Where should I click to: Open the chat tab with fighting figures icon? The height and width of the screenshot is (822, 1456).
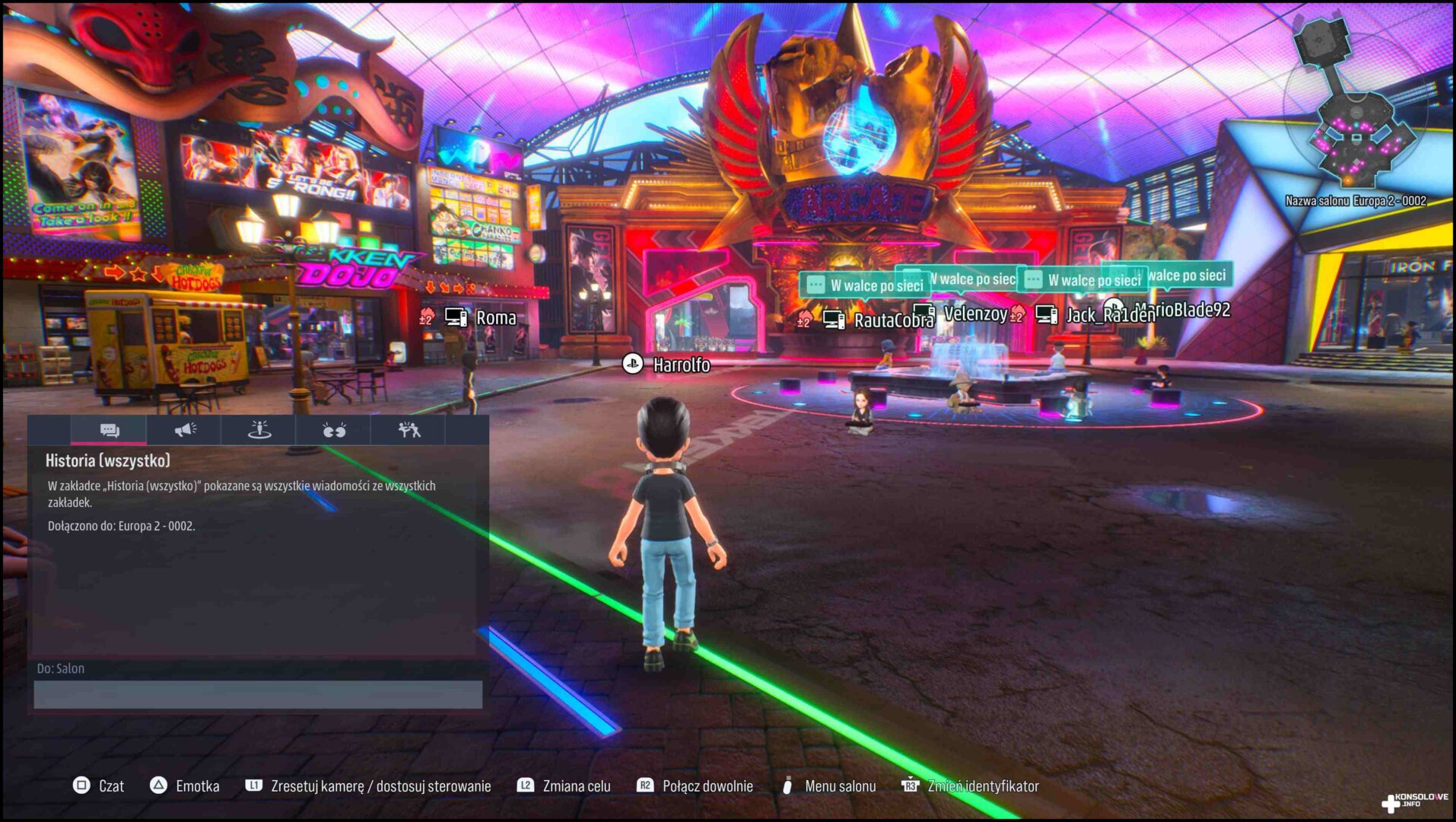pyautogui.click(x=409, y=431)
